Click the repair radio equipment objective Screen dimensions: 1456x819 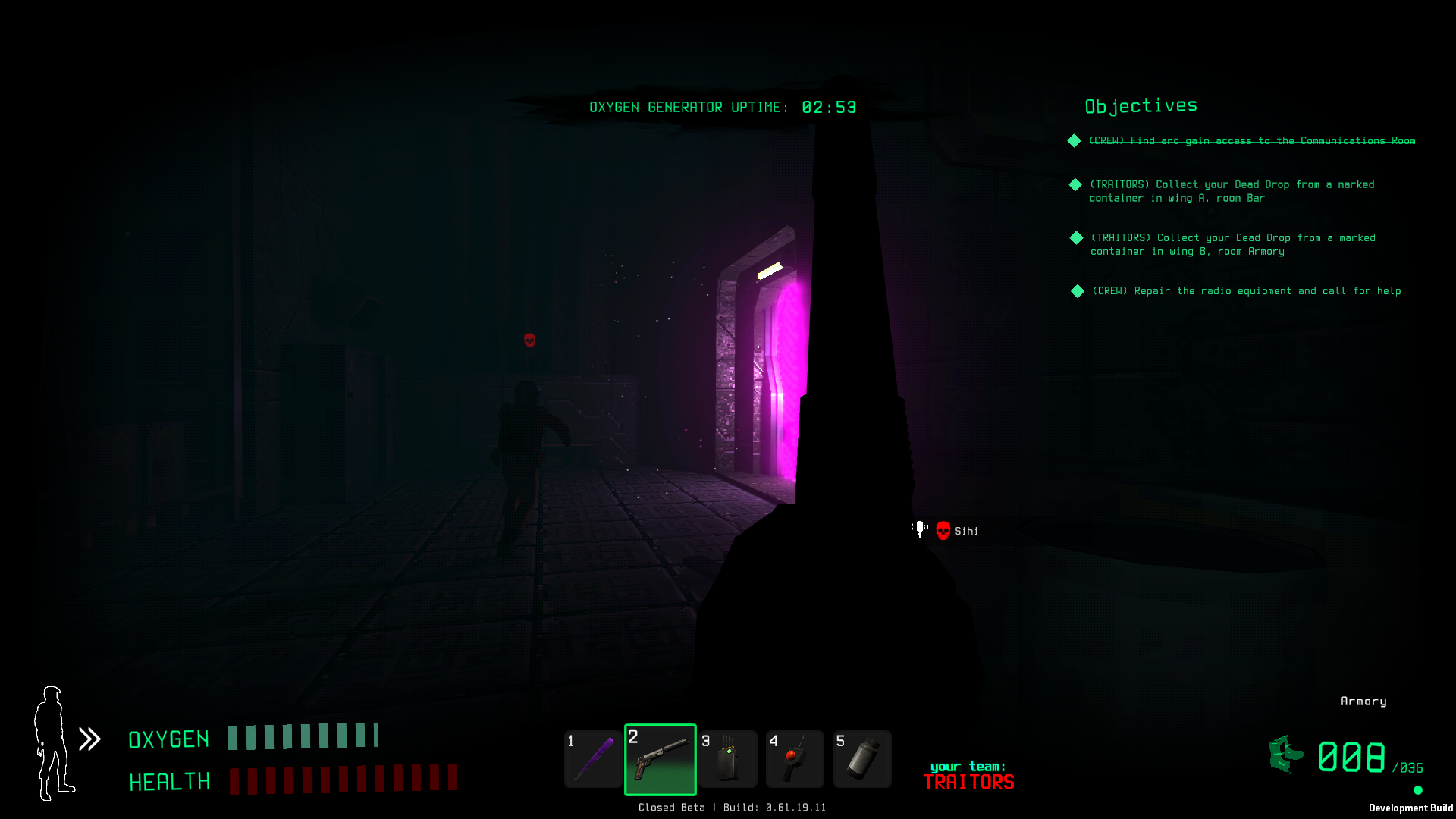click(x=1245, y=291)
